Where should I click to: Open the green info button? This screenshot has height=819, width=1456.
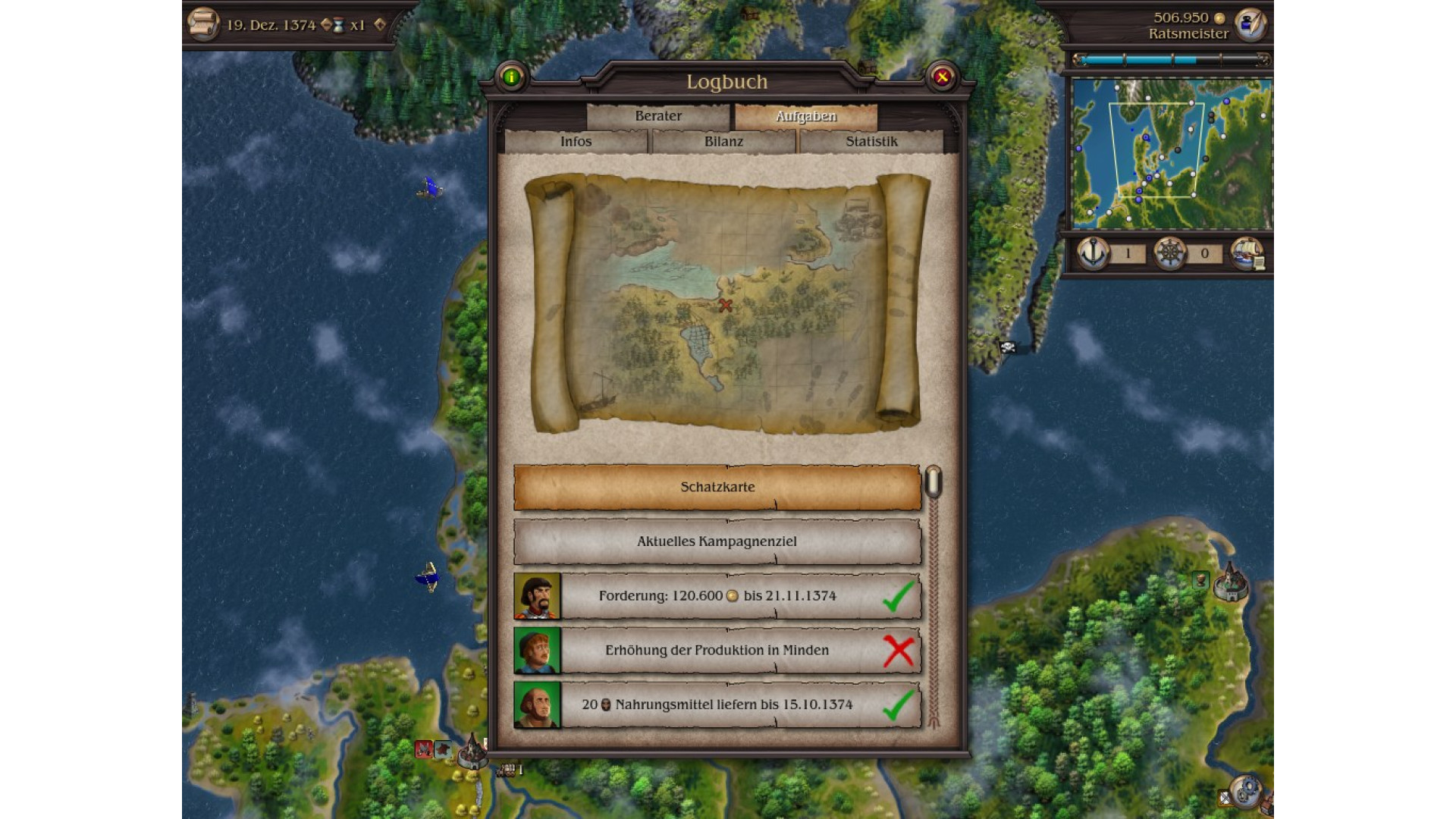511,77
